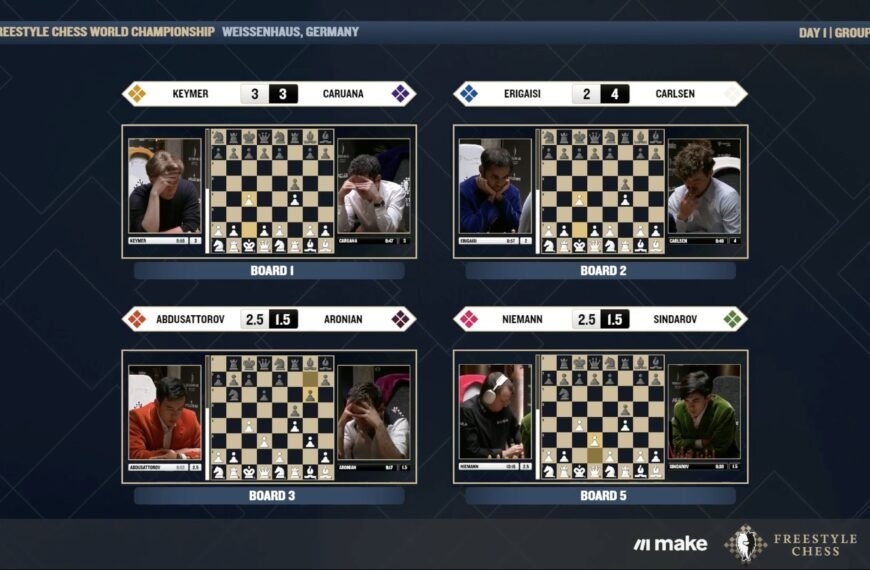Click Keymer's webcam feed
Screen dimensions: 870x570
click(165, 190)
